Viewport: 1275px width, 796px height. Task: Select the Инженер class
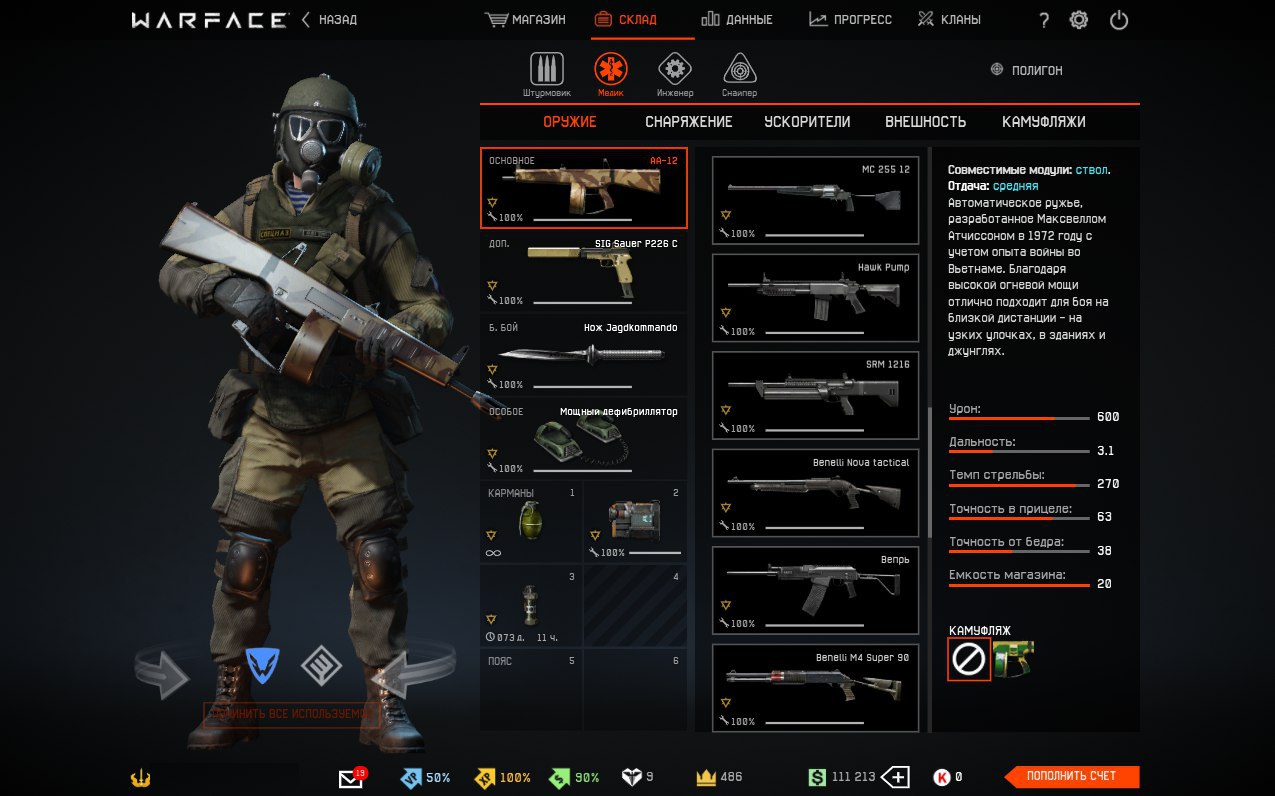coord(675,74)
